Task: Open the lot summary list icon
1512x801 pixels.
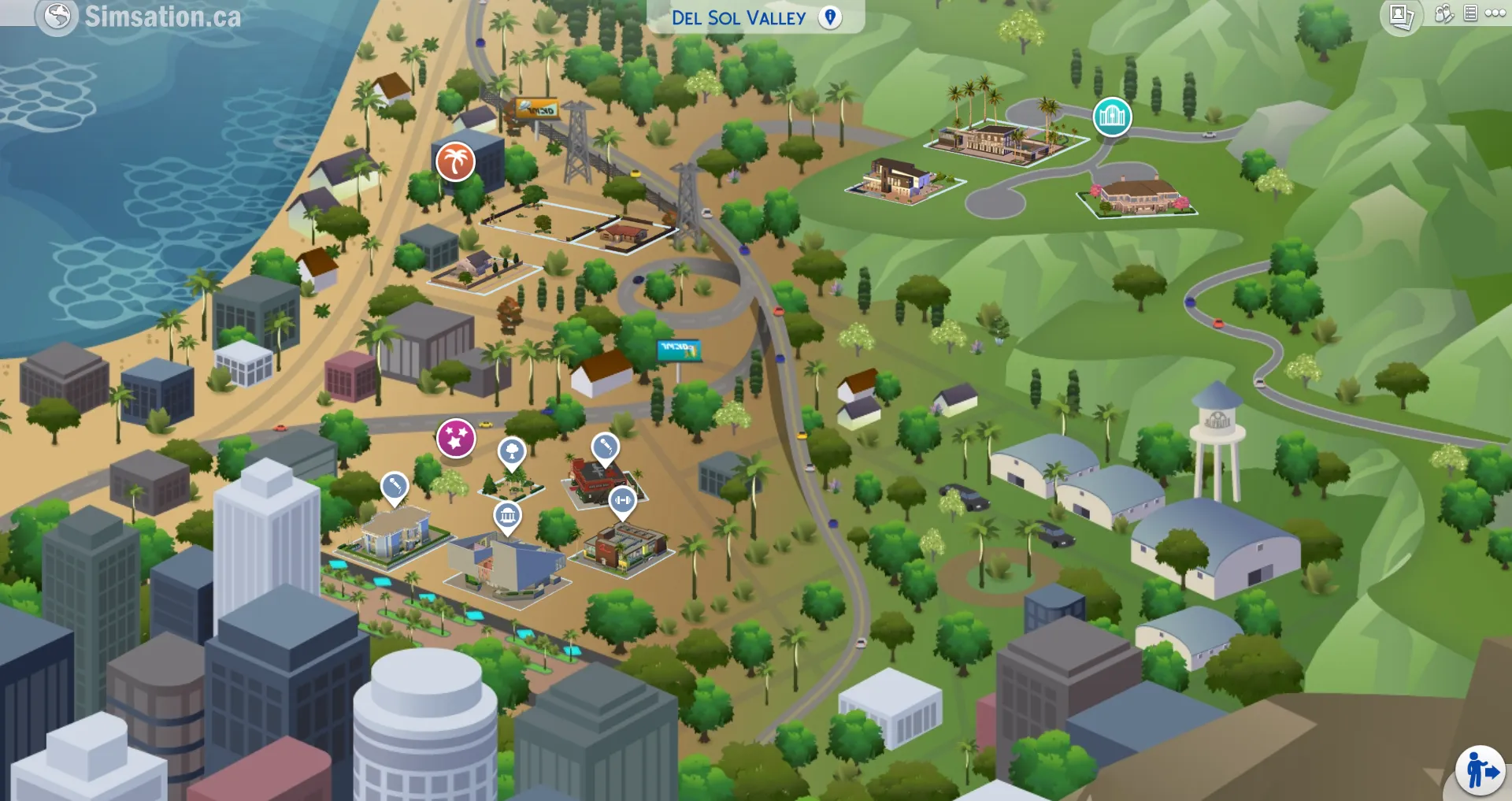Action: (1470, 13)
